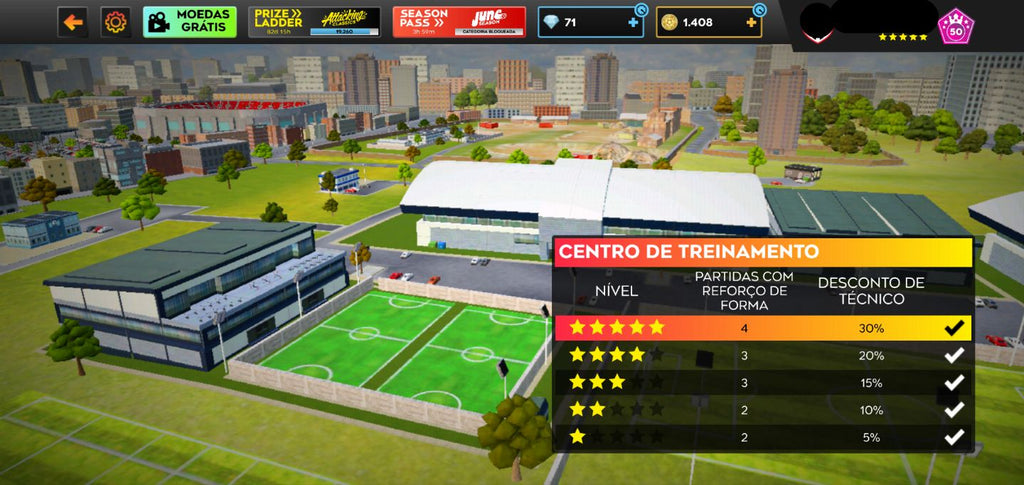Viewport: 1024px width, 485px height.
Task: Open the level 50 pink badge profile
Action: [954, 27]
